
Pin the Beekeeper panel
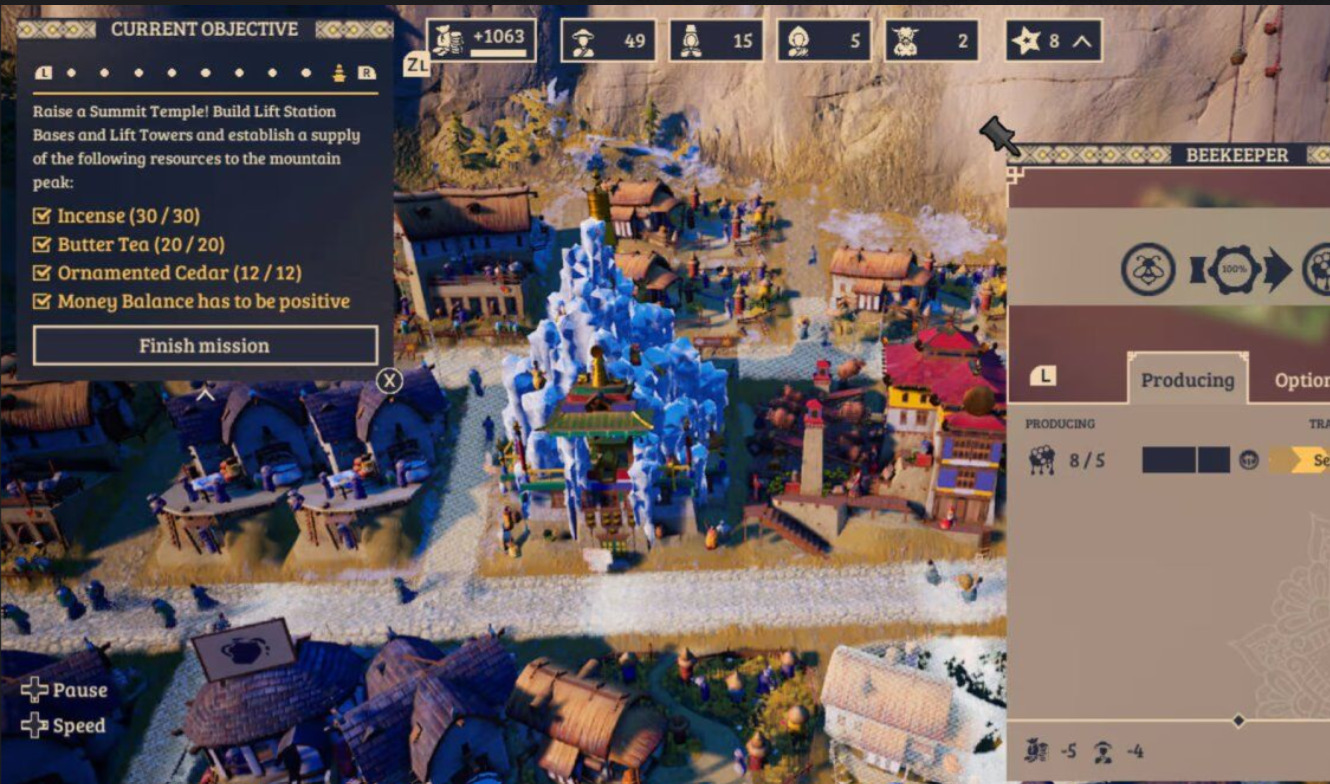click(999, 136)
